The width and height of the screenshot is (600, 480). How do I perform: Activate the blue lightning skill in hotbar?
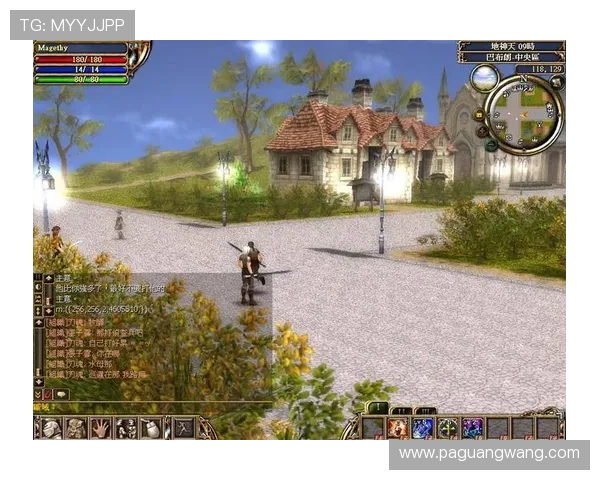(422, 428)
